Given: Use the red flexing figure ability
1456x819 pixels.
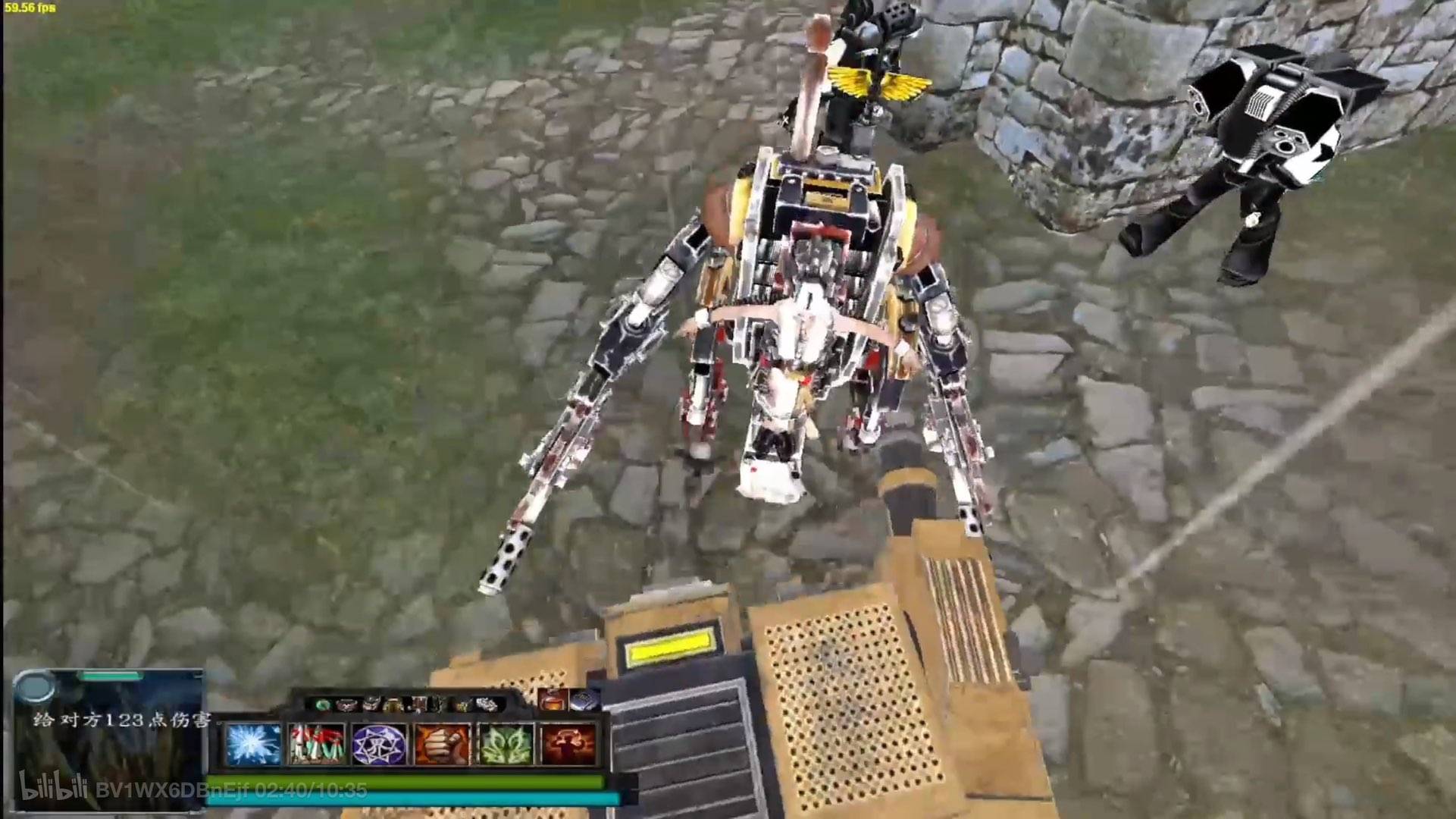Looking at the screenshot, I should [x=568, y=744].
